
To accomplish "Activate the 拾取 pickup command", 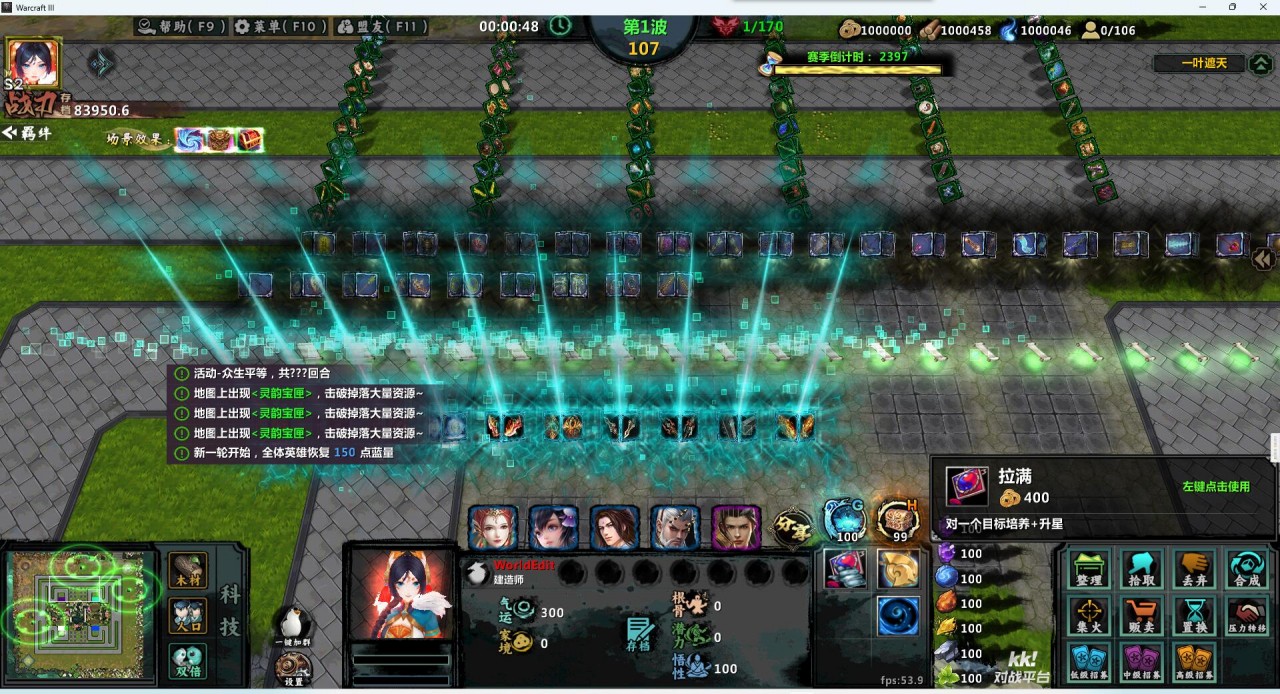I will [x=1141, y=569].
